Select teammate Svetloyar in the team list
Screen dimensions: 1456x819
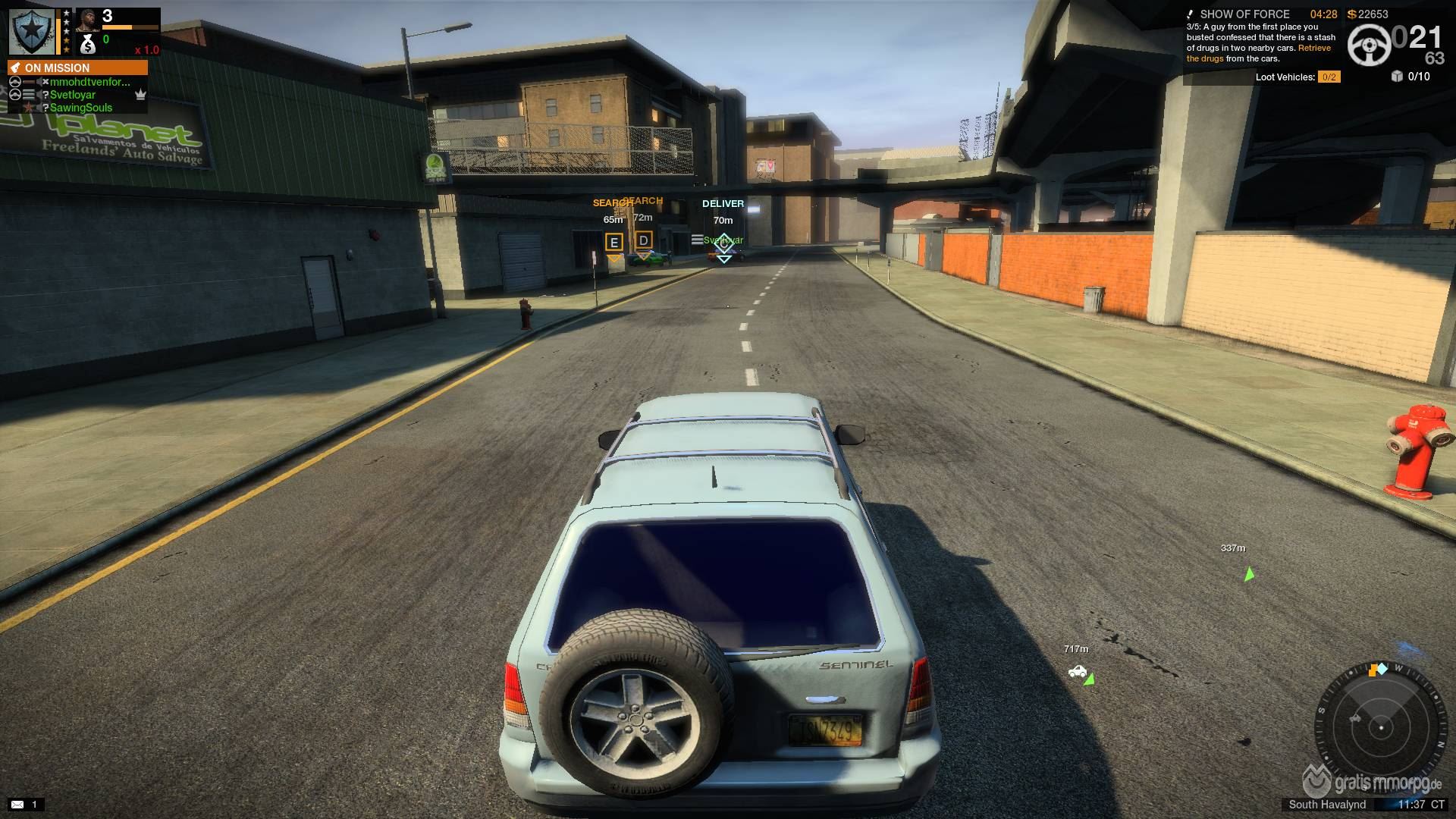[73, 95]
